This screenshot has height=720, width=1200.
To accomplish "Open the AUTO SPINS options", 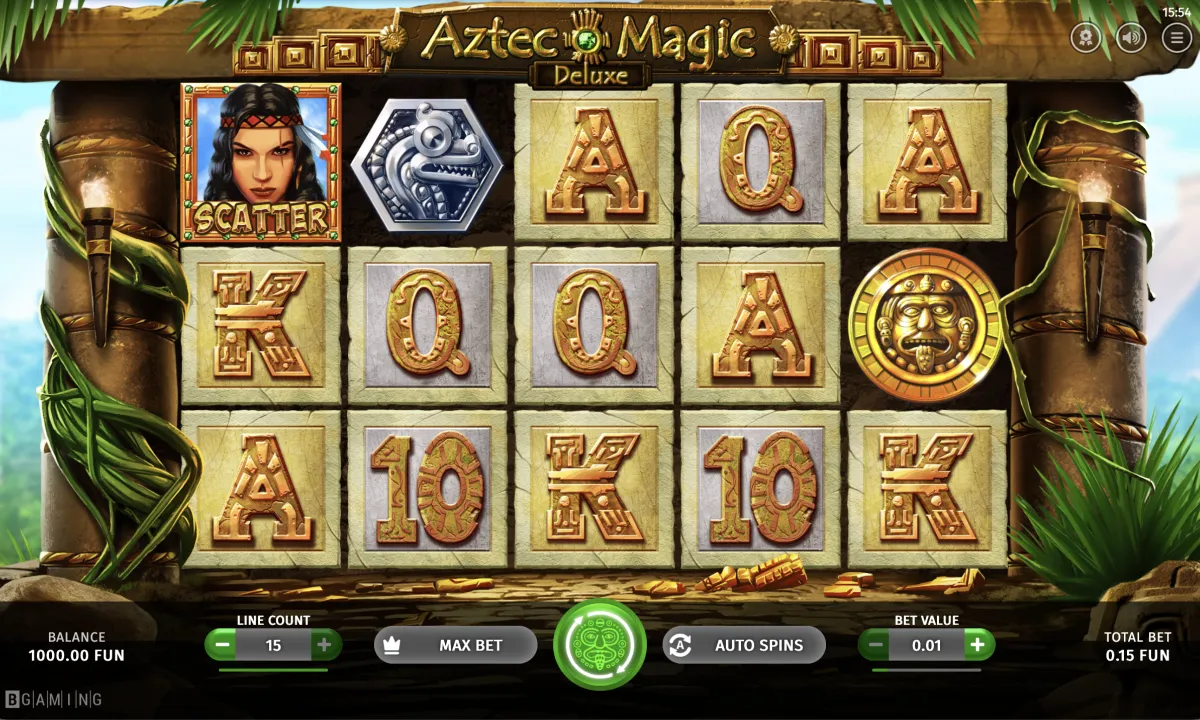I will coord(744,645).
